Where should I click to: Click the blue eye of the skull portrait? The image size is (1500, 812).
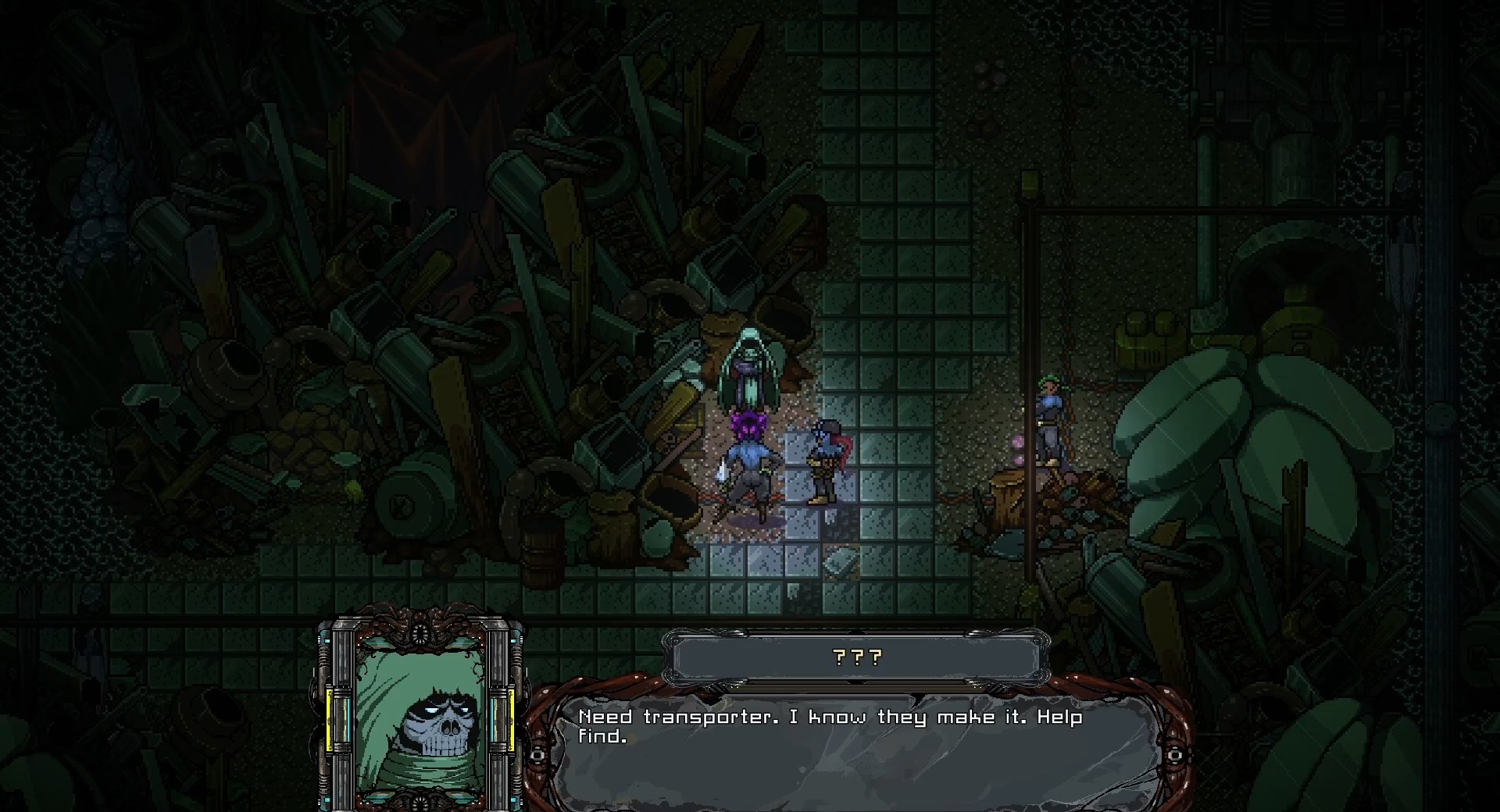[430, 710]
